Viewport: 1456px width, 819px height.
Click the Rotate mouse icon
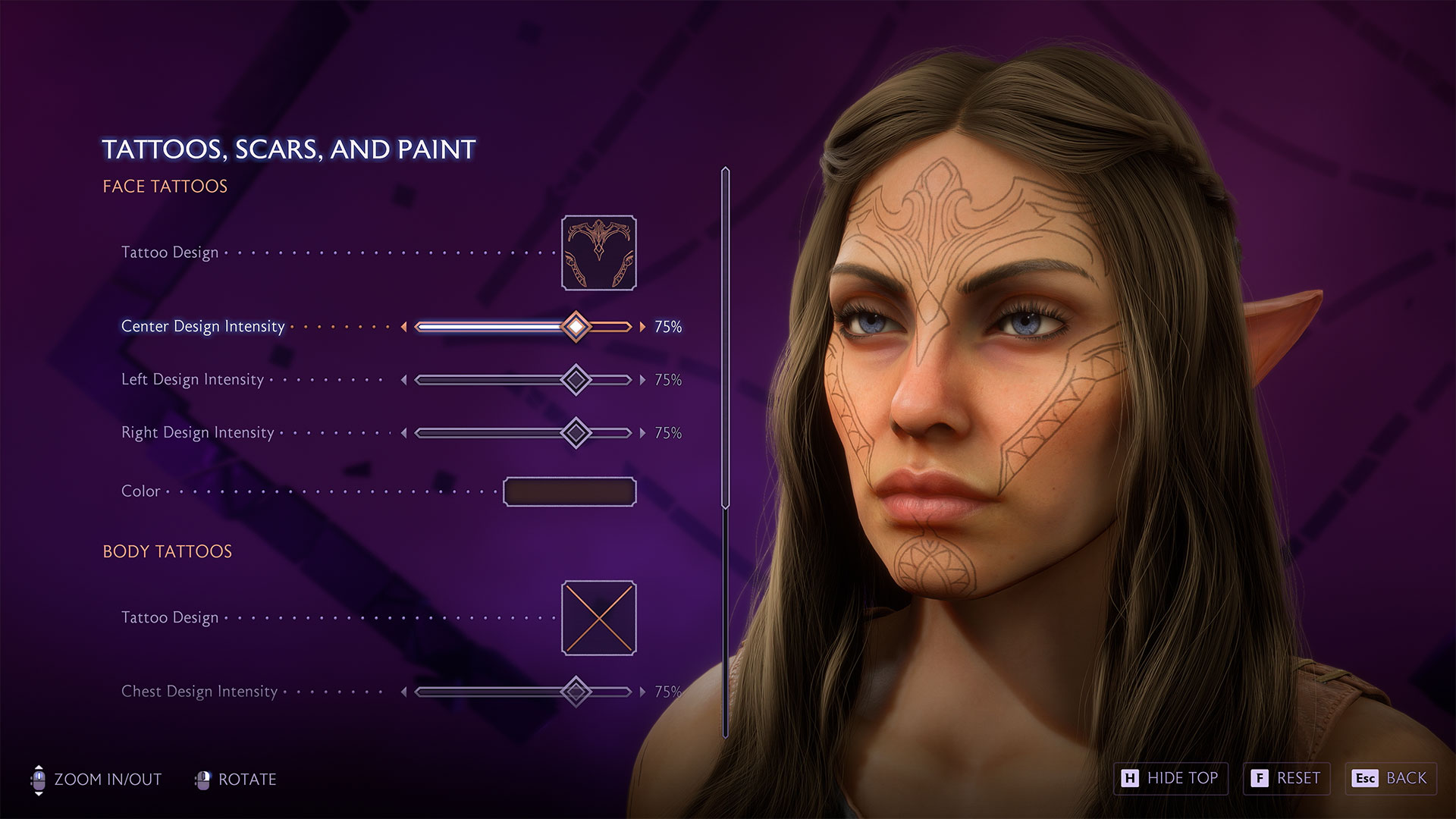click(202, 779)
